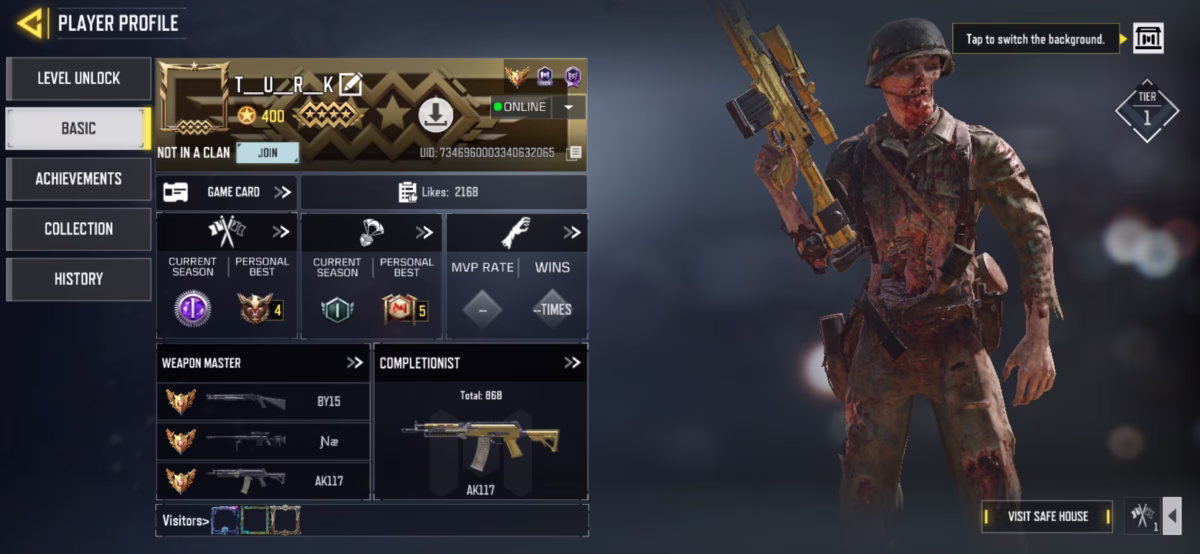Switch the profile background
Screen dimensions: 1200x554
pos(1148,39)
